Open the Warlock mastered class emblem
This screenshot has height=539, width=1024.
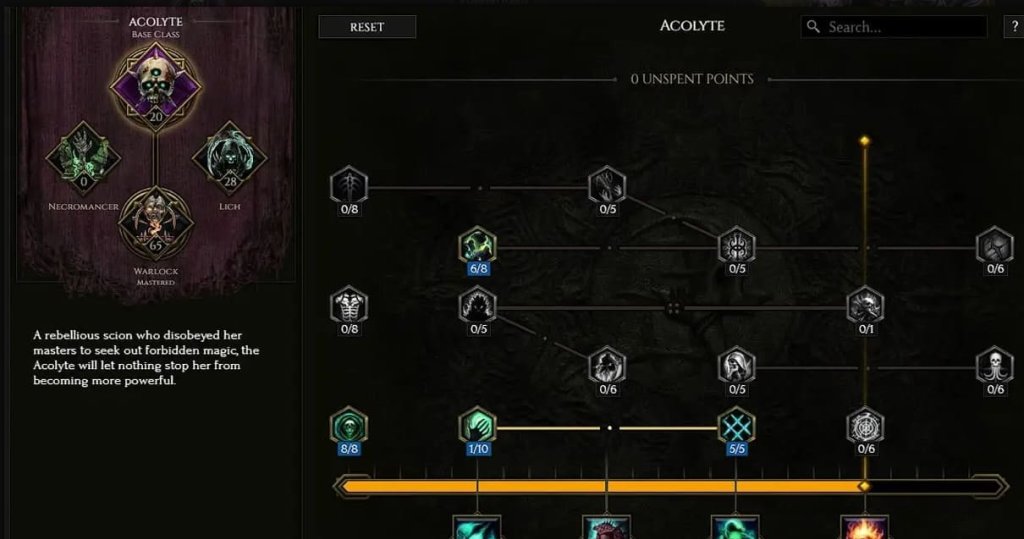[155, 223]
